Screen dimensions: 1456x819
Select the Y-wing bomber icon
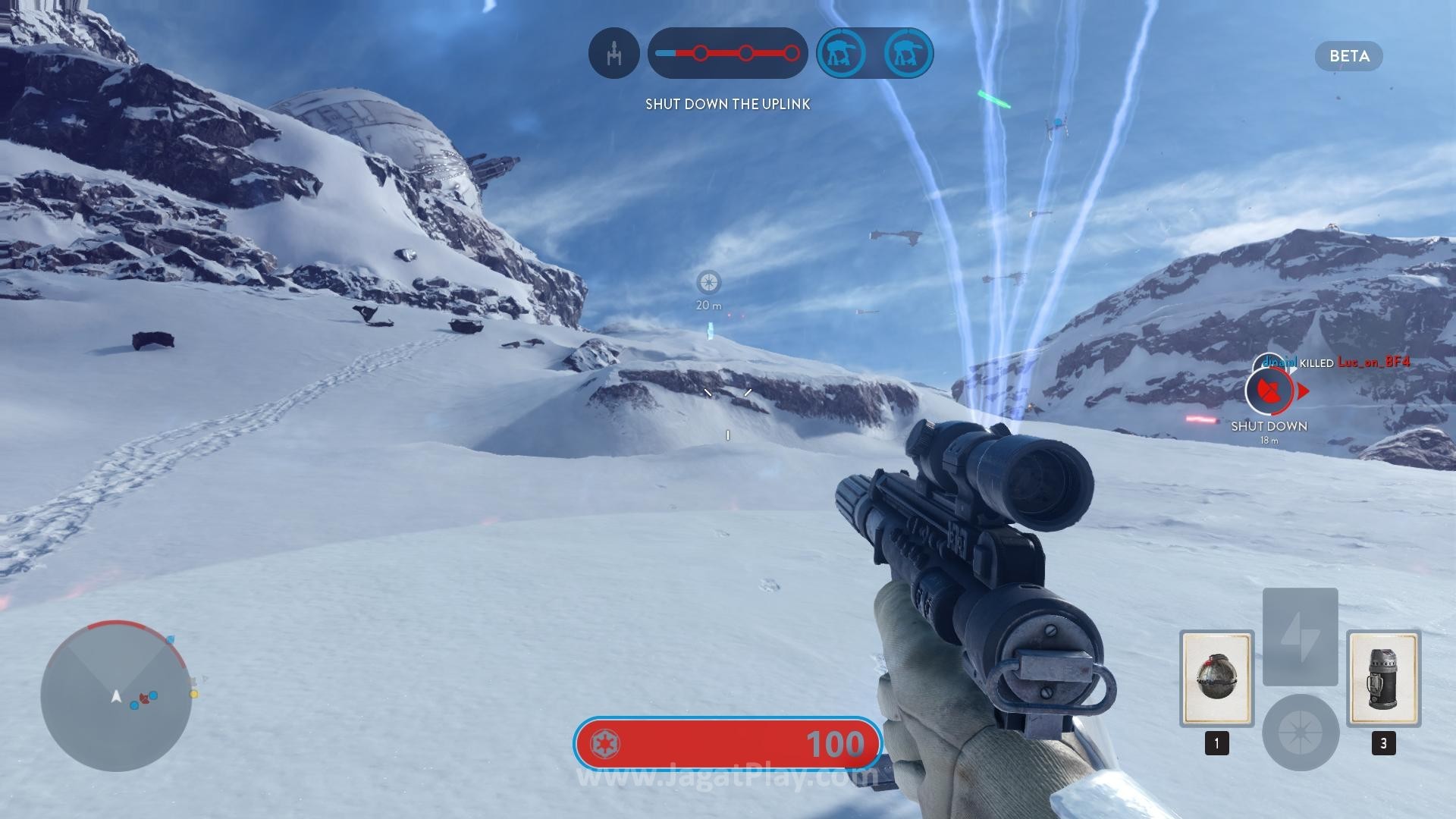click(x=613, y=53)
